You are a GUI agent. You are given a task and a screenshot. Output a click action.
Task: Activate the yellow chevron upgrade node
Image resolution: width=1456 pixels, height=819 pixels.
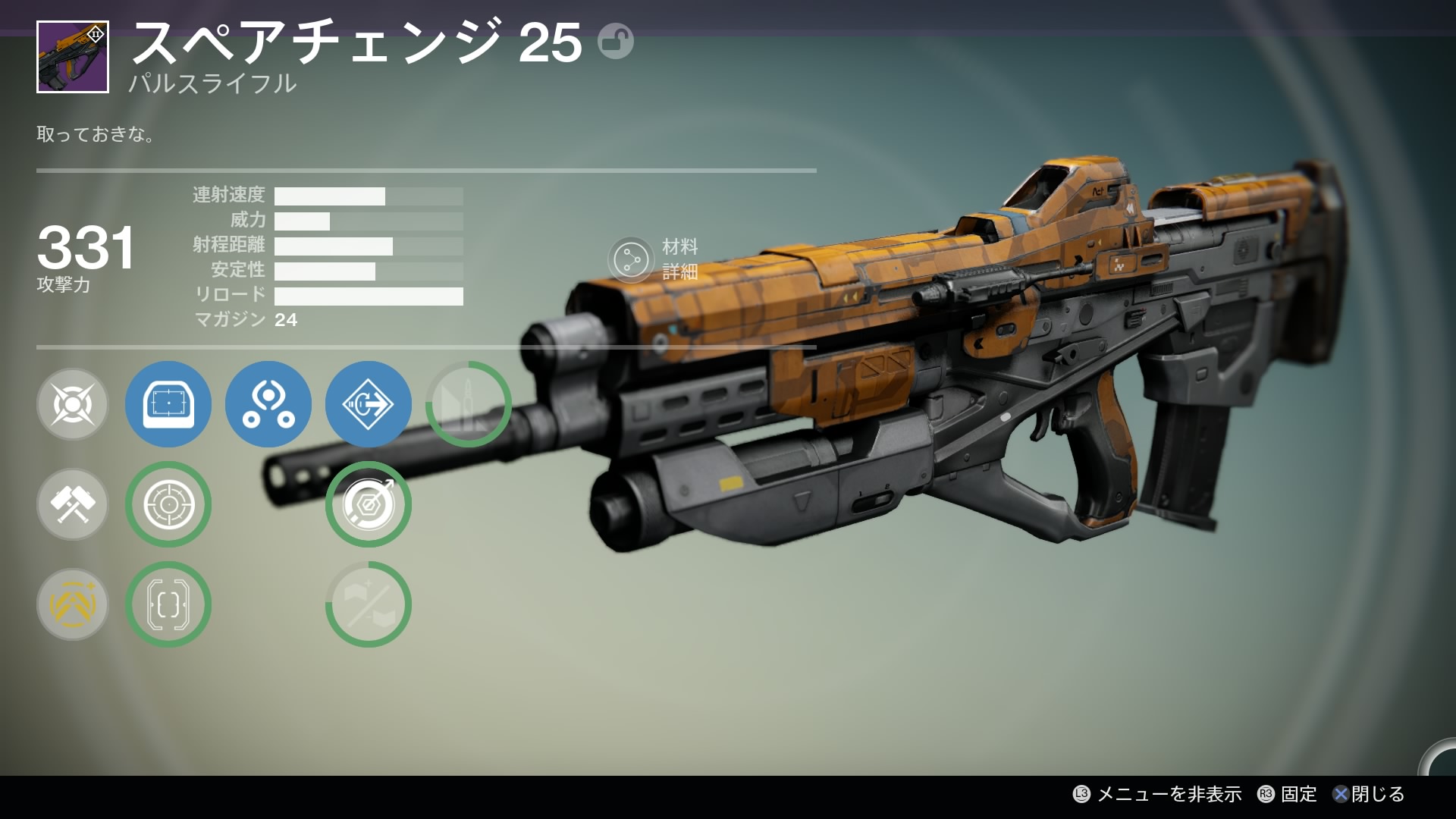(73, 604)
